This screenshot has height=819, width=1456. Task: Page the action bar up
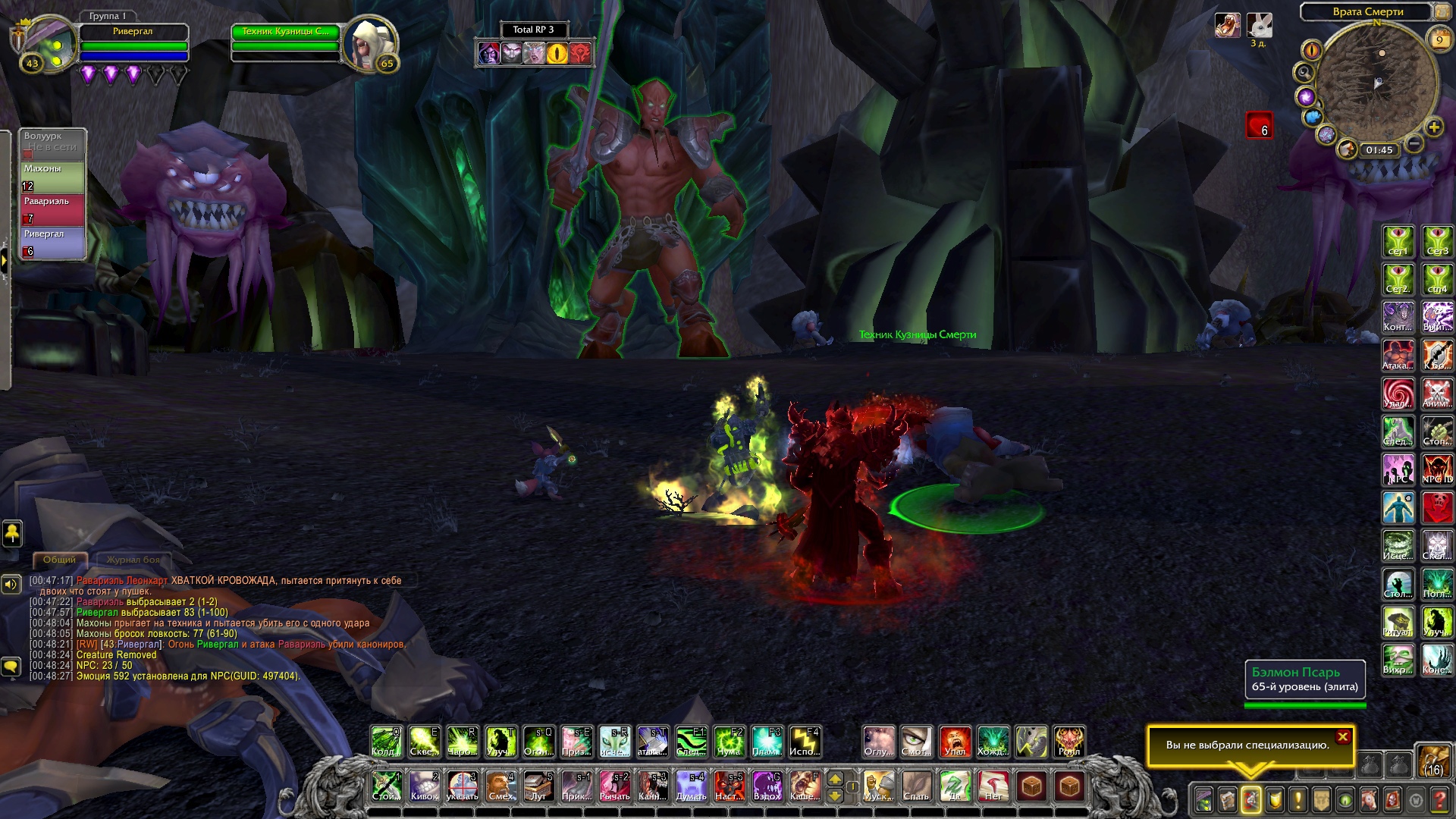tap(835, 779)
